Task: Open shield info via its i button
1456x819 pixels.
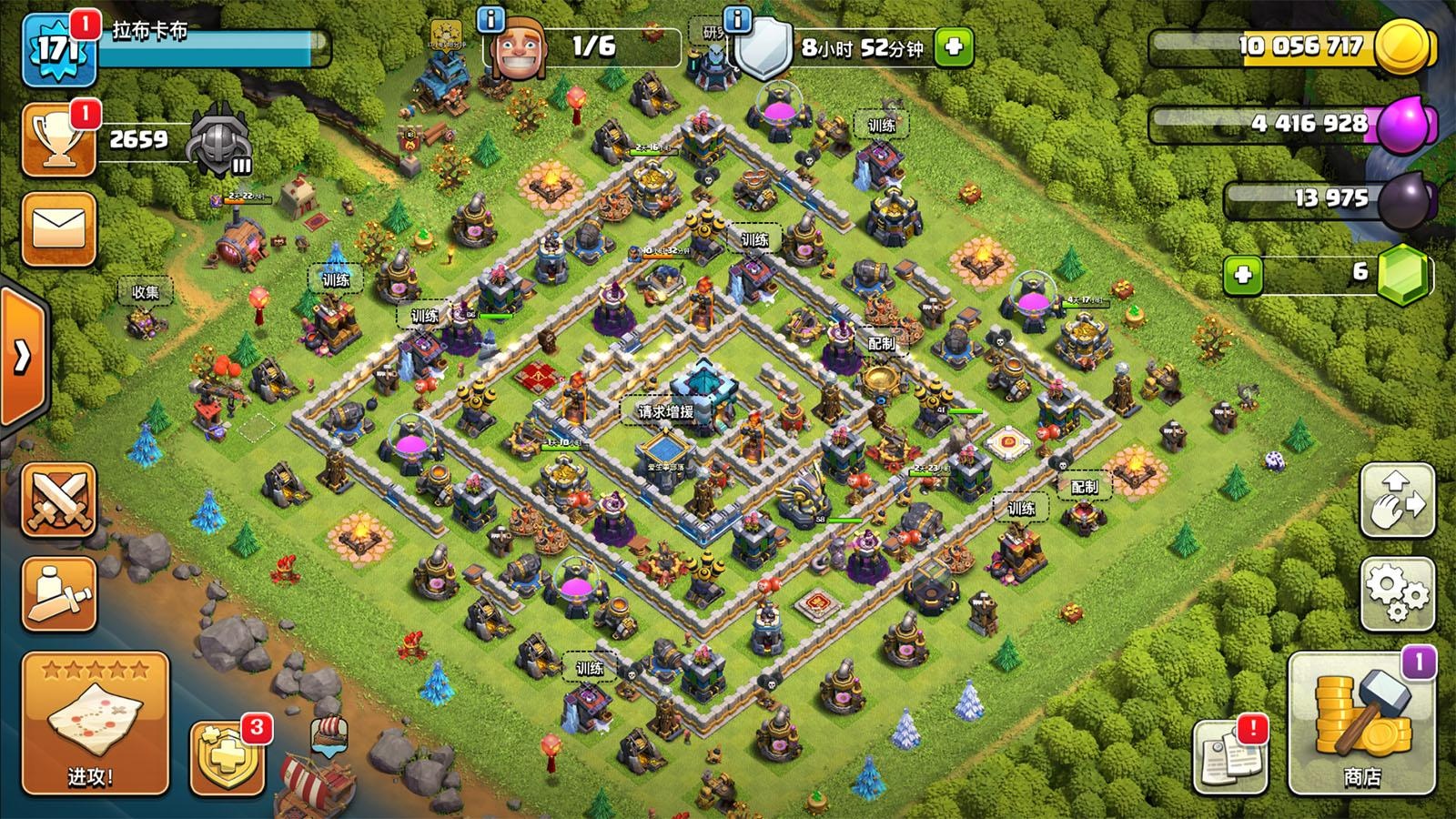Action: (x=736, y=19)
